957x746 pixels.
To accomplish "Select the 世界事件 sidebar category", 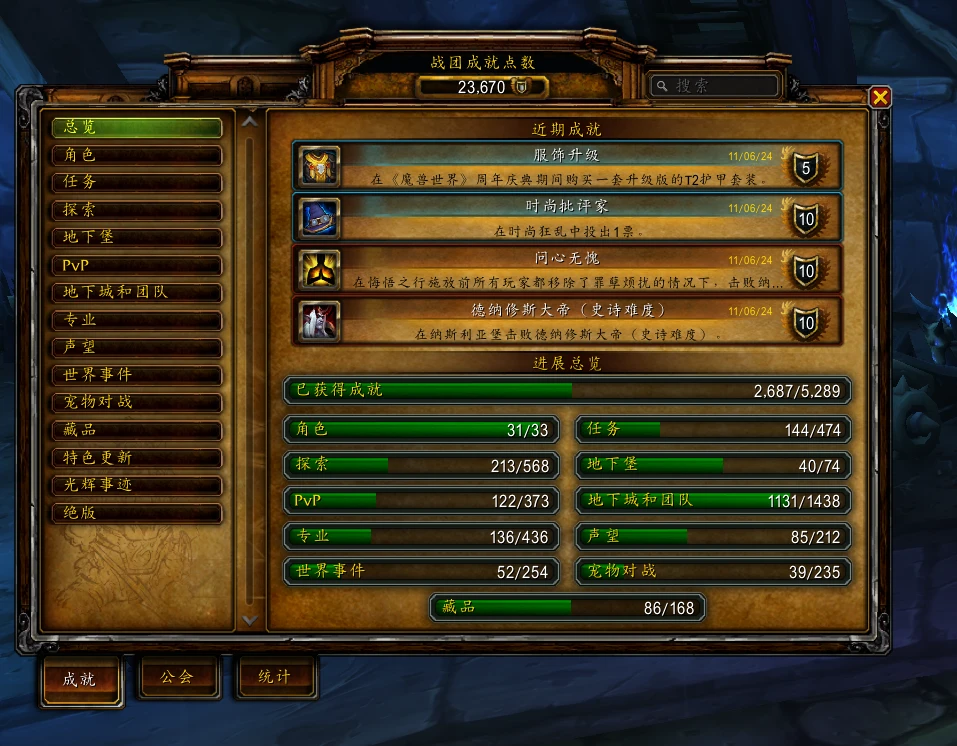I will pyautogui.click(x=137, y=375).
